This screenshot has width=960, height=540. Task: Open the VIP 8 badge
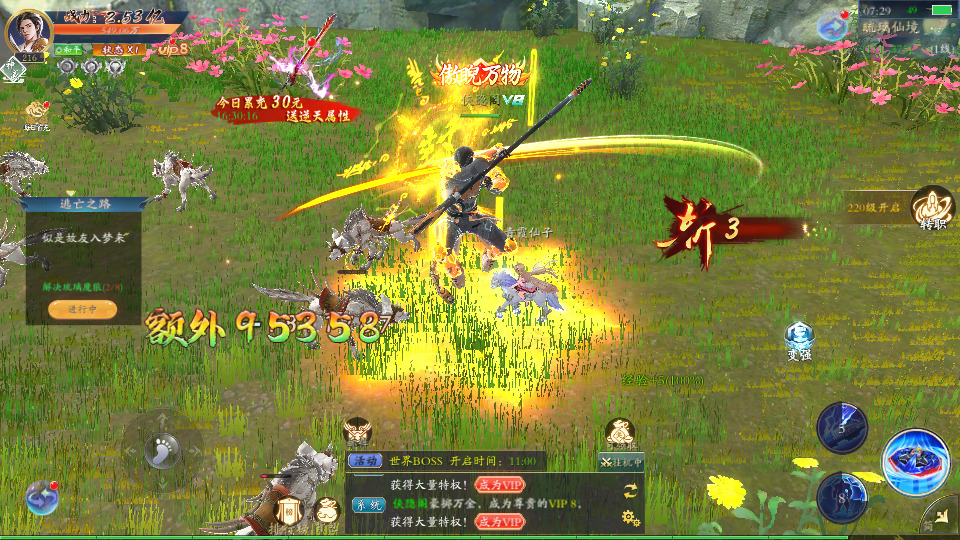173,48
